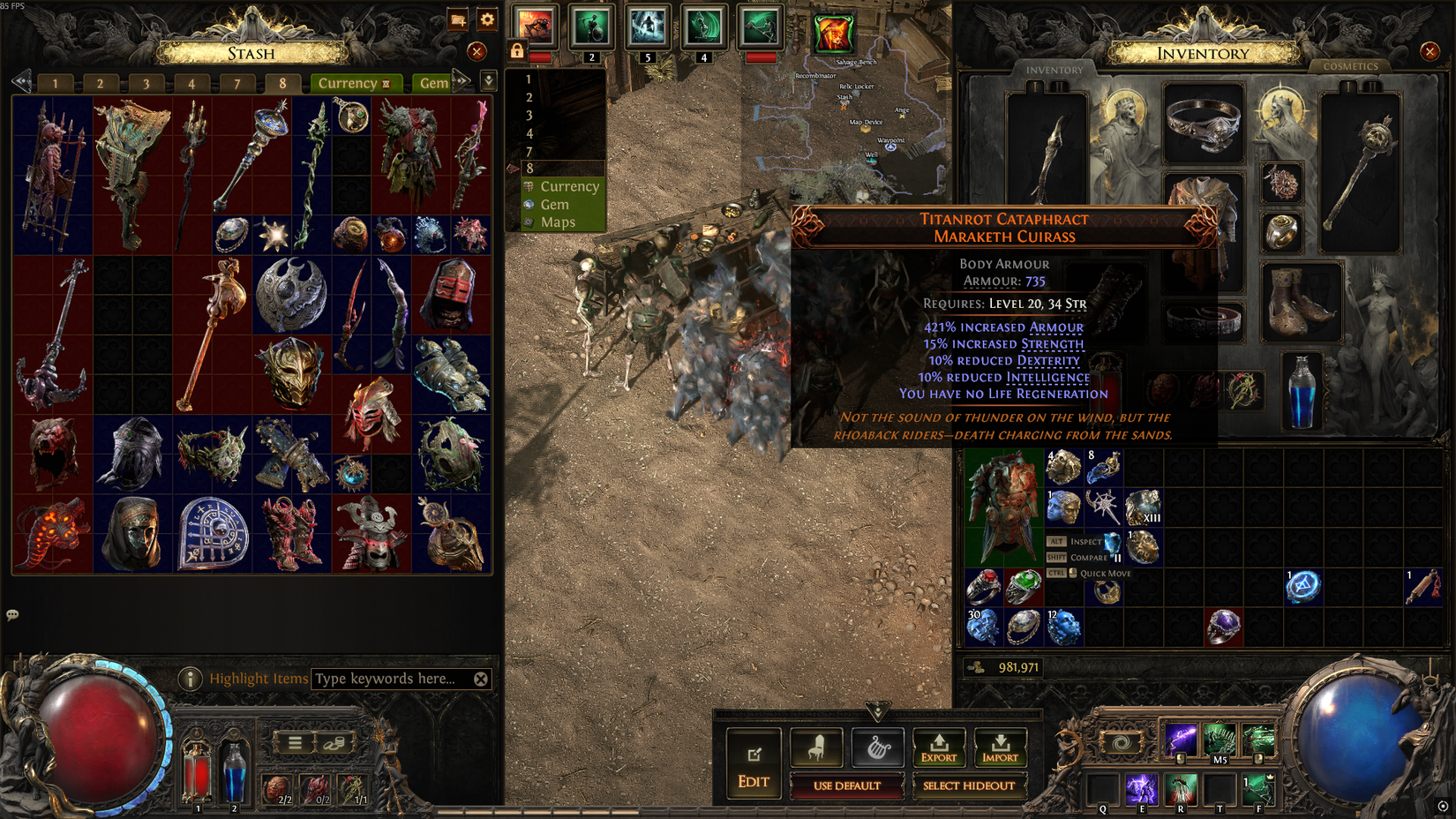Toggle the remove-only marker on the Currency tab
Image resolution: width=1456 pixels, height=819 pixels.
click(387, 83)
